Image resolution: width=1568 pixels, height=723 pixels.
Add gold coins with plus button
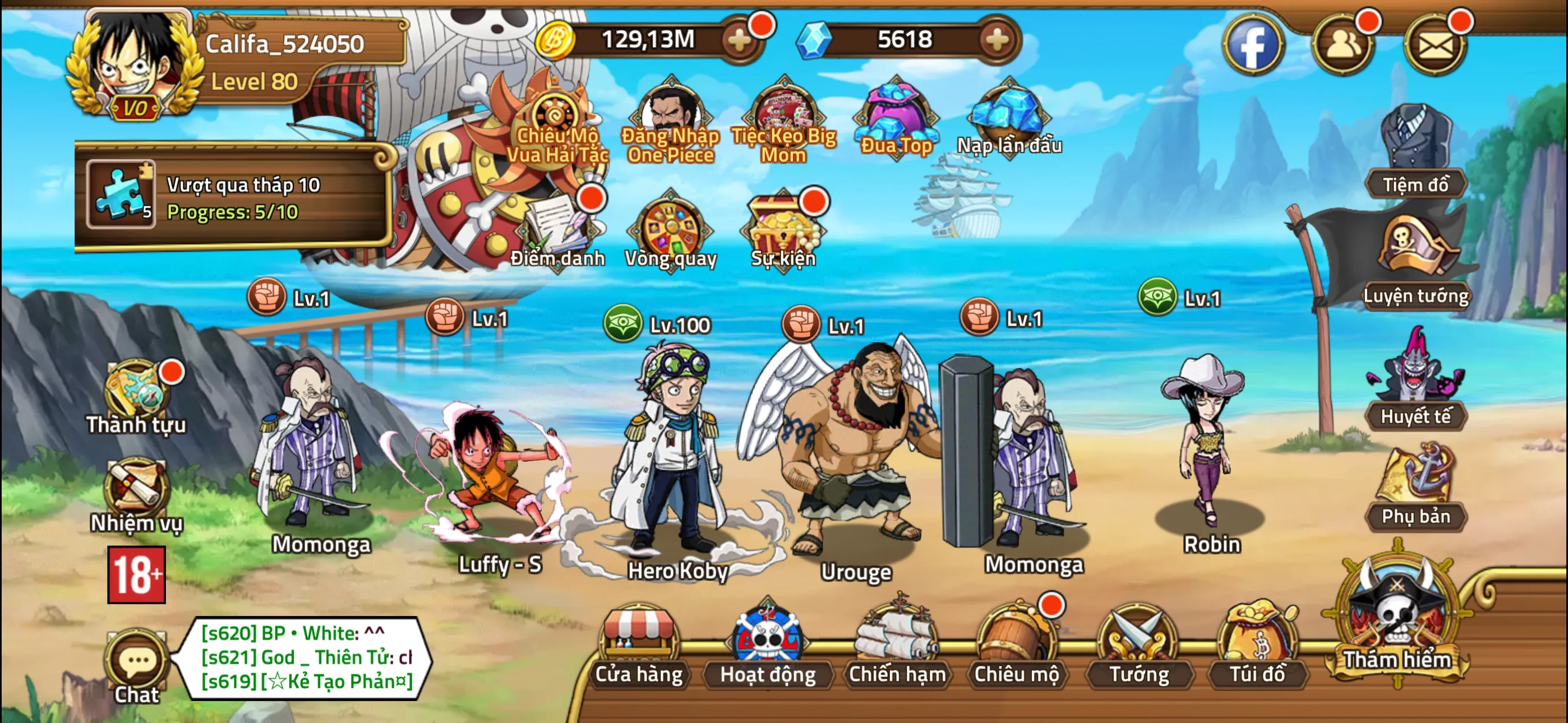(x=740, y=40)
